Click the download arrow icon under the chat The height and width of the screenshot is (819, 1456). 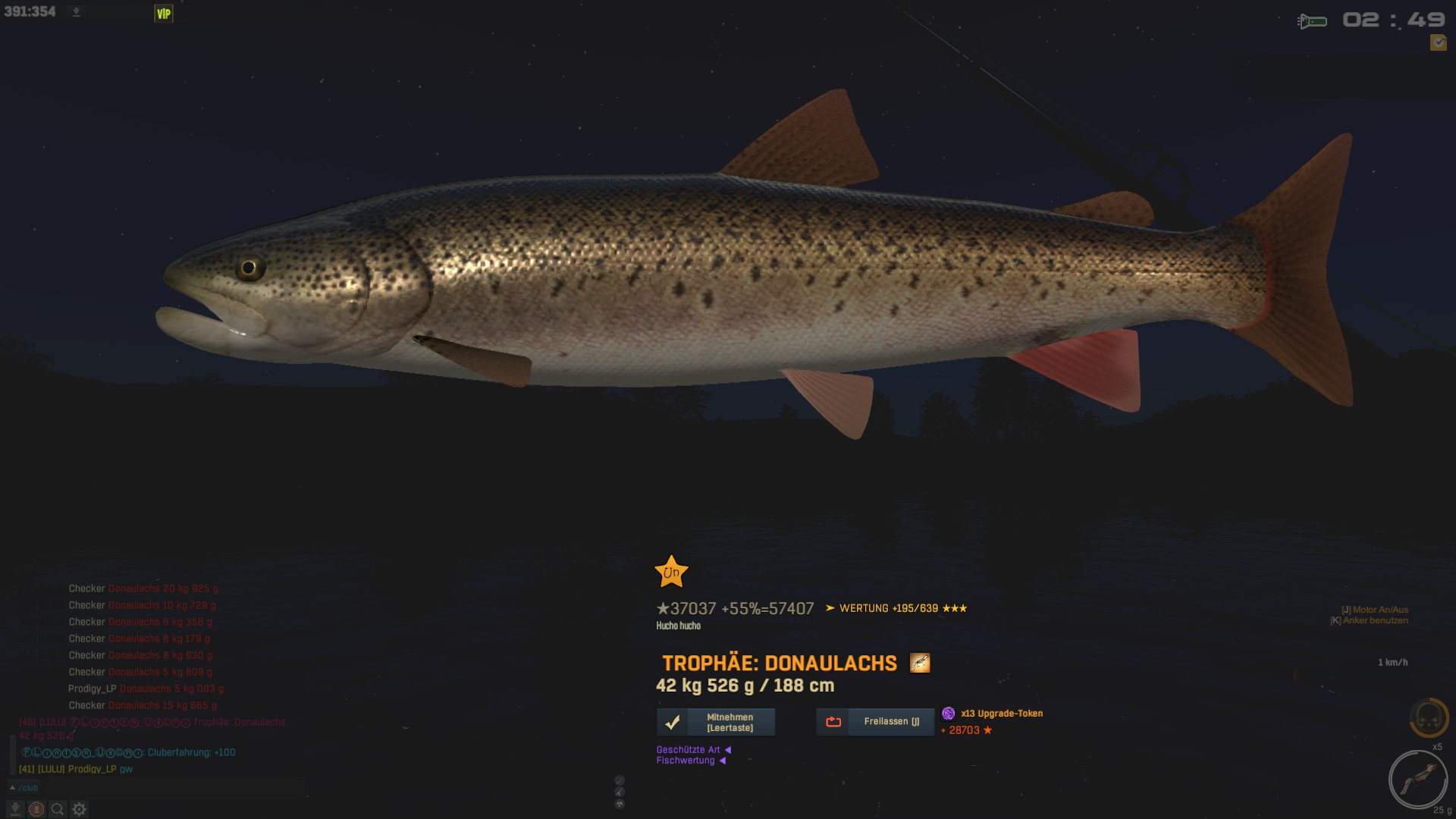coord(14,809)
